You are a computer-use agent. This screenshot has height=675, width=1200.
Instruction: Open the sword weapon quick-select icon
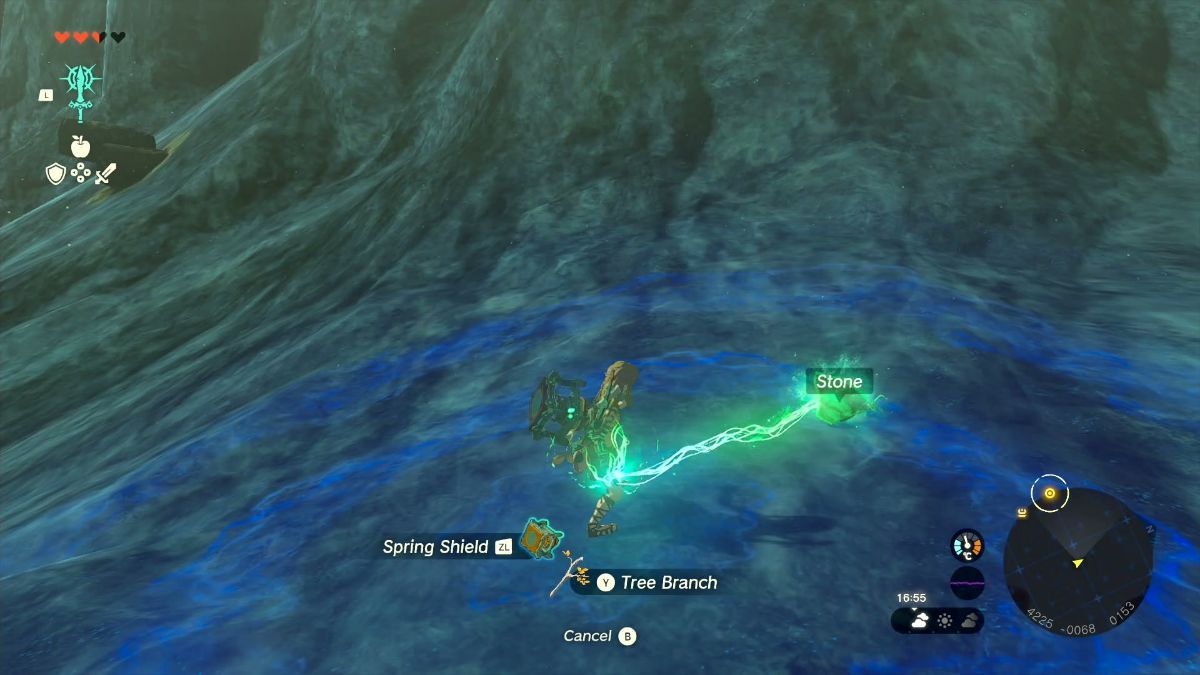[105, 174]
